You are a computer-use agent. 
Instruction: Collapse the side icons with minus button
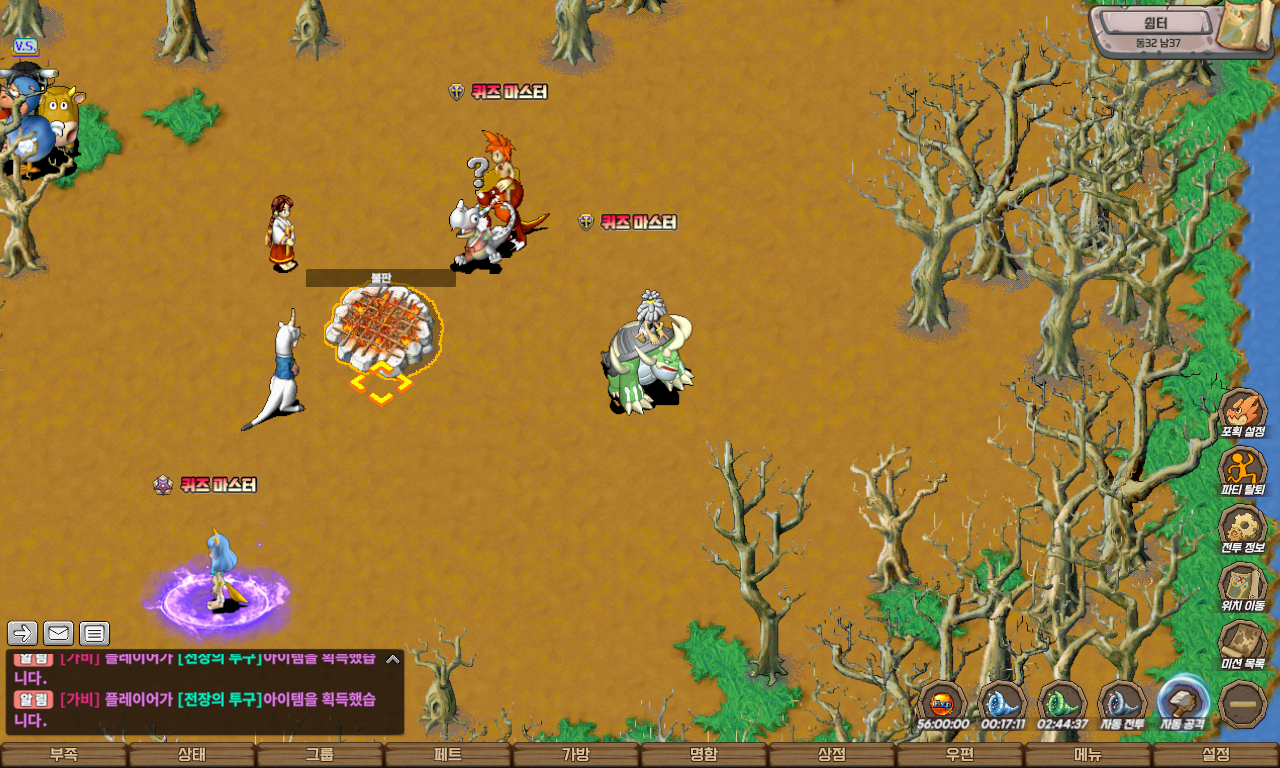click(1244, 704)
